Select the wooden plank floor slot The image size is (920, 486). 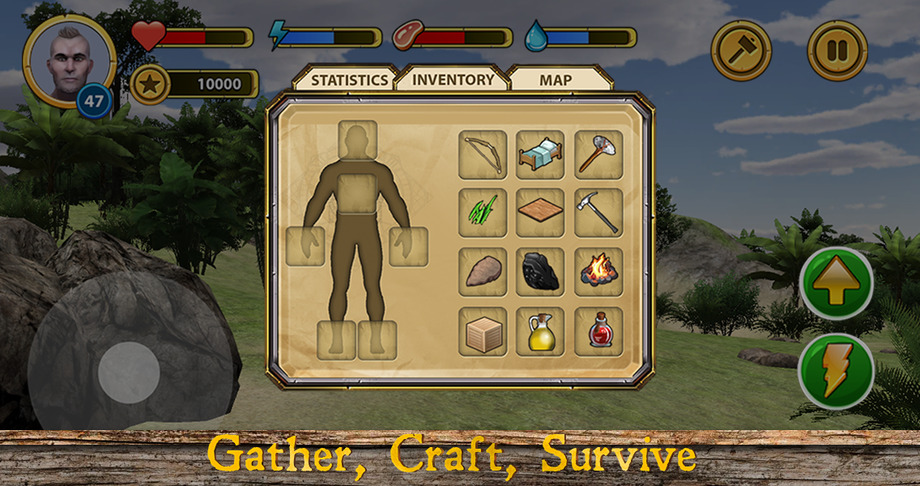tap(540, 213)
